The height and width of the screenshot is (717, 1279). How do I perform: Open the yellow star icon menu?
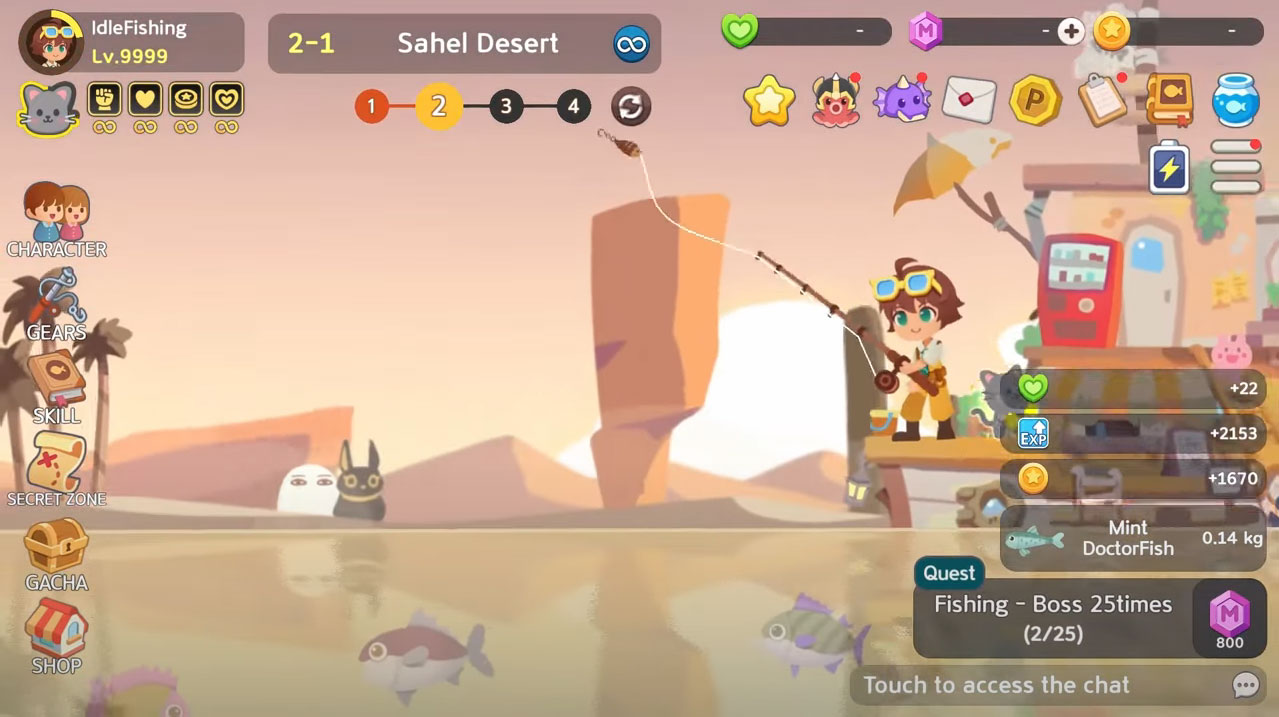[x=769, y=101]
